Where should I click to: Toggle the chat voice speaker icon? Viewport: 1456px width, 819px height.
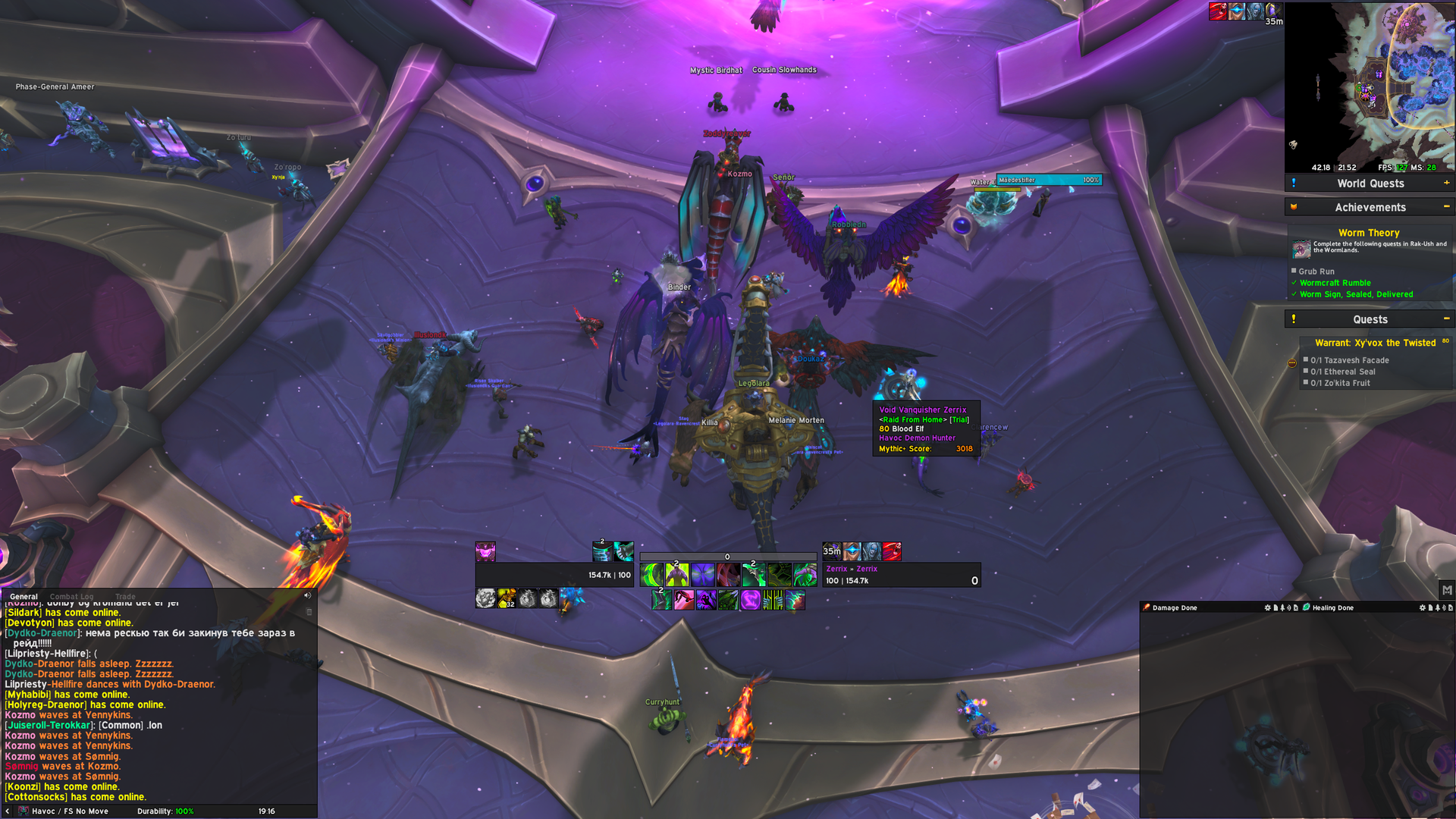click(x=307, y=595)
